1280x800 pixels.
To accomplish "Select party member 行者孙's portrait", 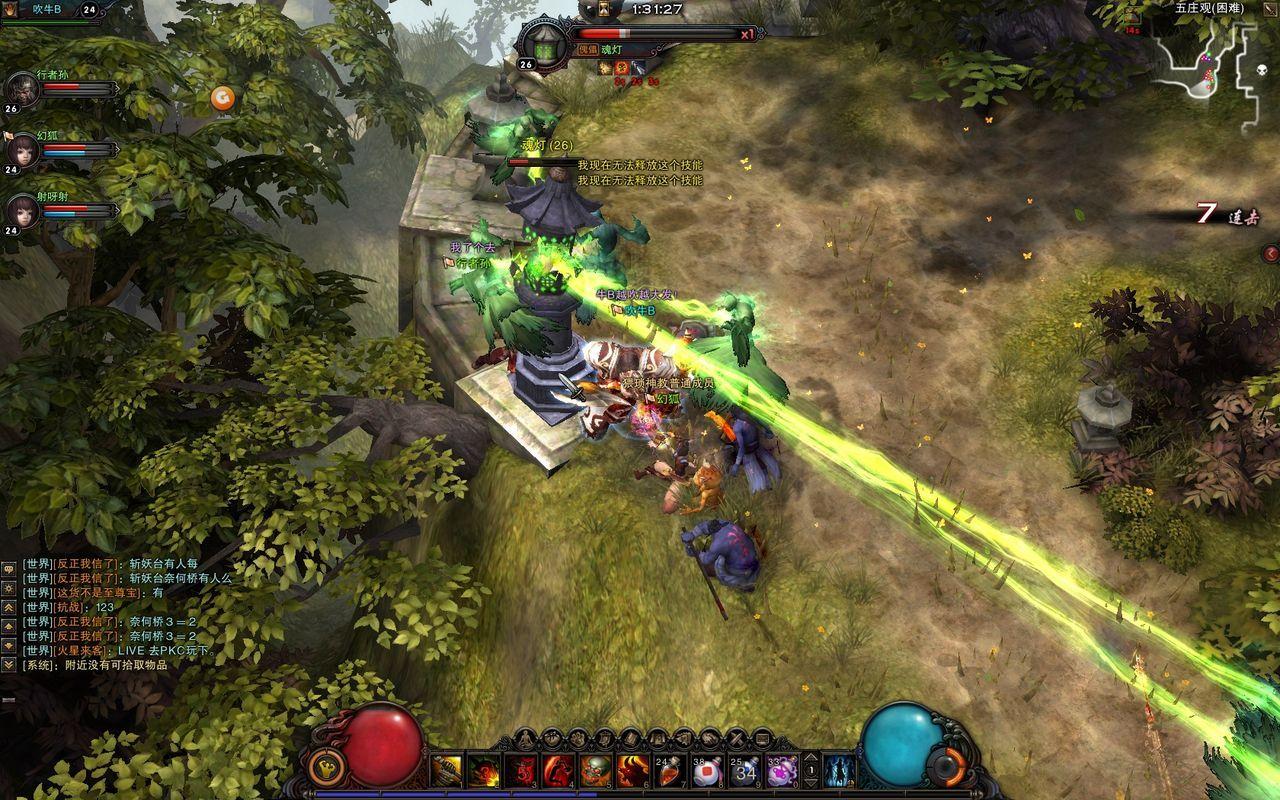I will tap(22, 90).
